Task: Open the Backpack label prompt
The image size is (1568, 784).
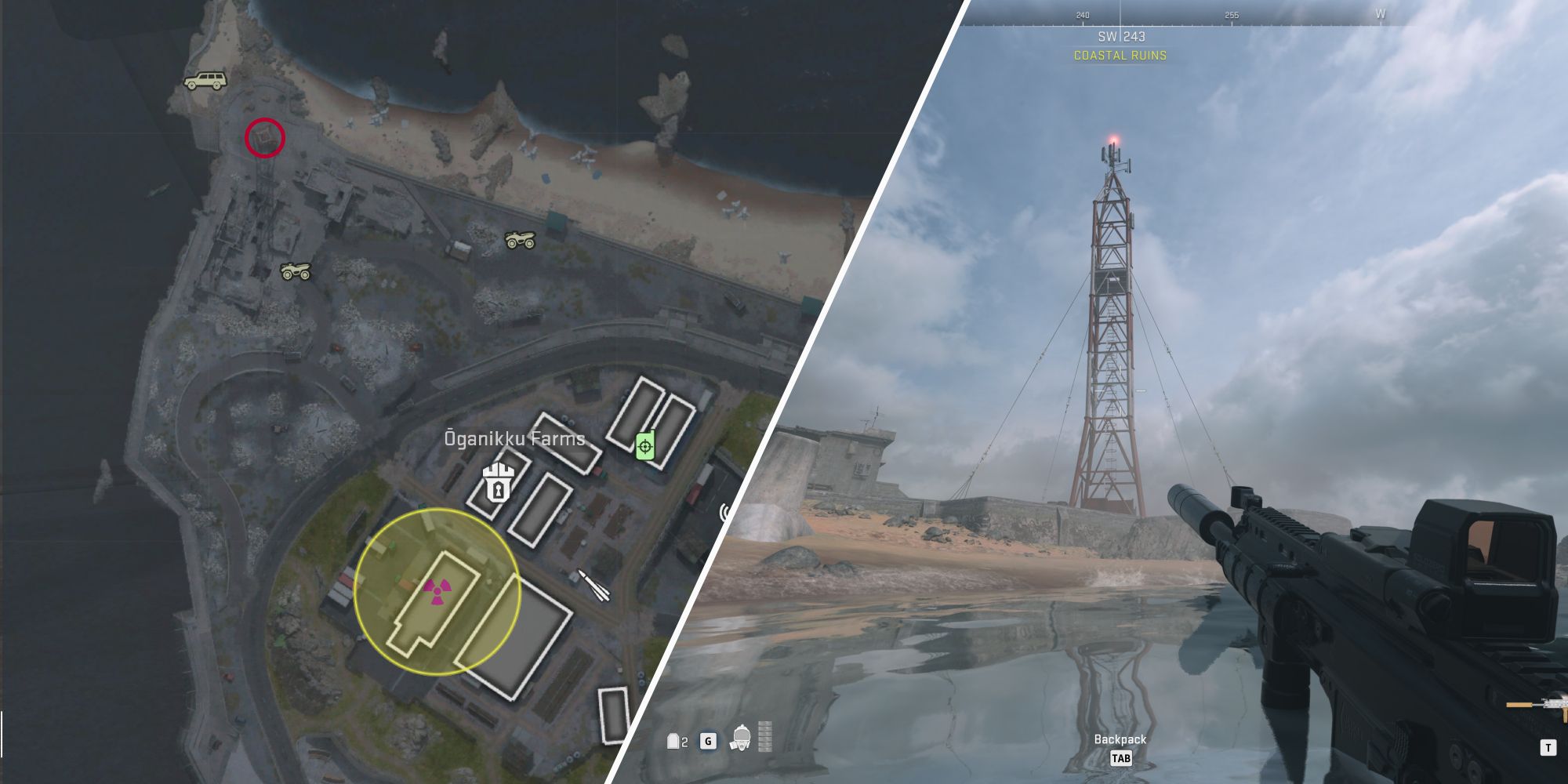Action: 1120,739
